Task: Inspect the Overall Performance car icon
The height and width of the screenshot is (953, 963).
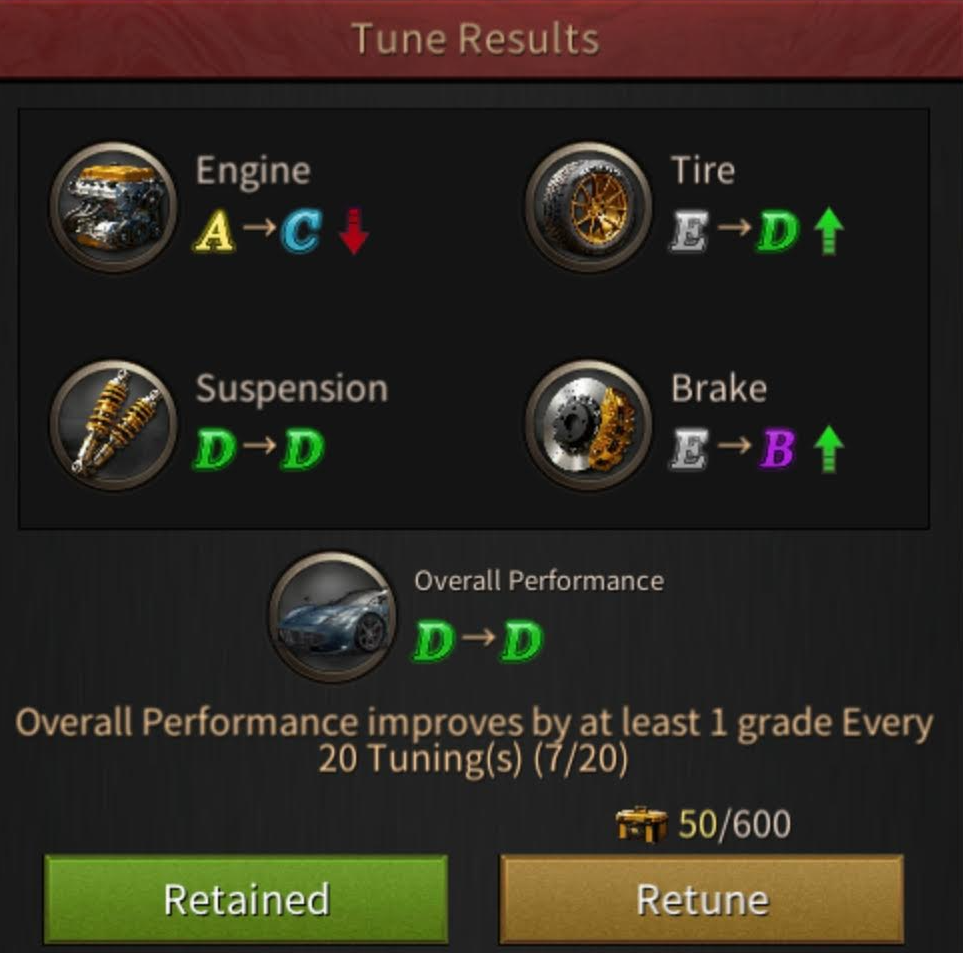Action: tap(332, 617)
